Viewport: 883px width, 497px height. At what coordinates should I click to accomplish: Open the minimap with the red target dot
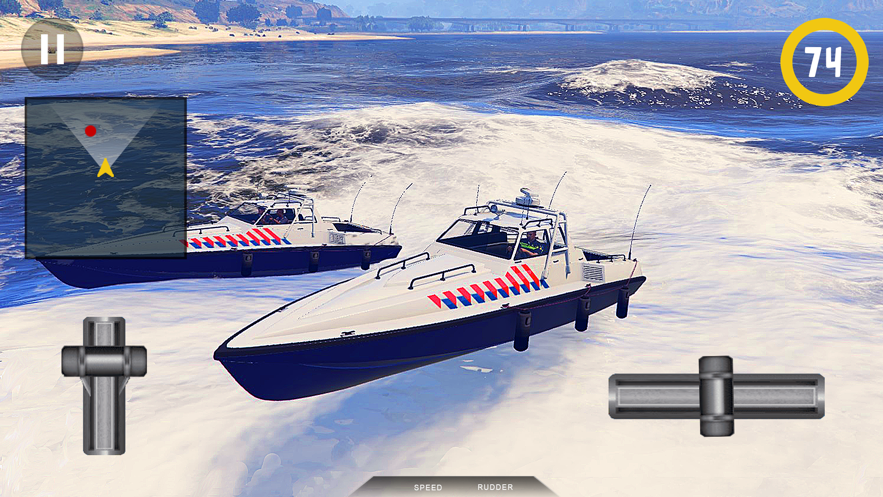(x=105, y=177)
